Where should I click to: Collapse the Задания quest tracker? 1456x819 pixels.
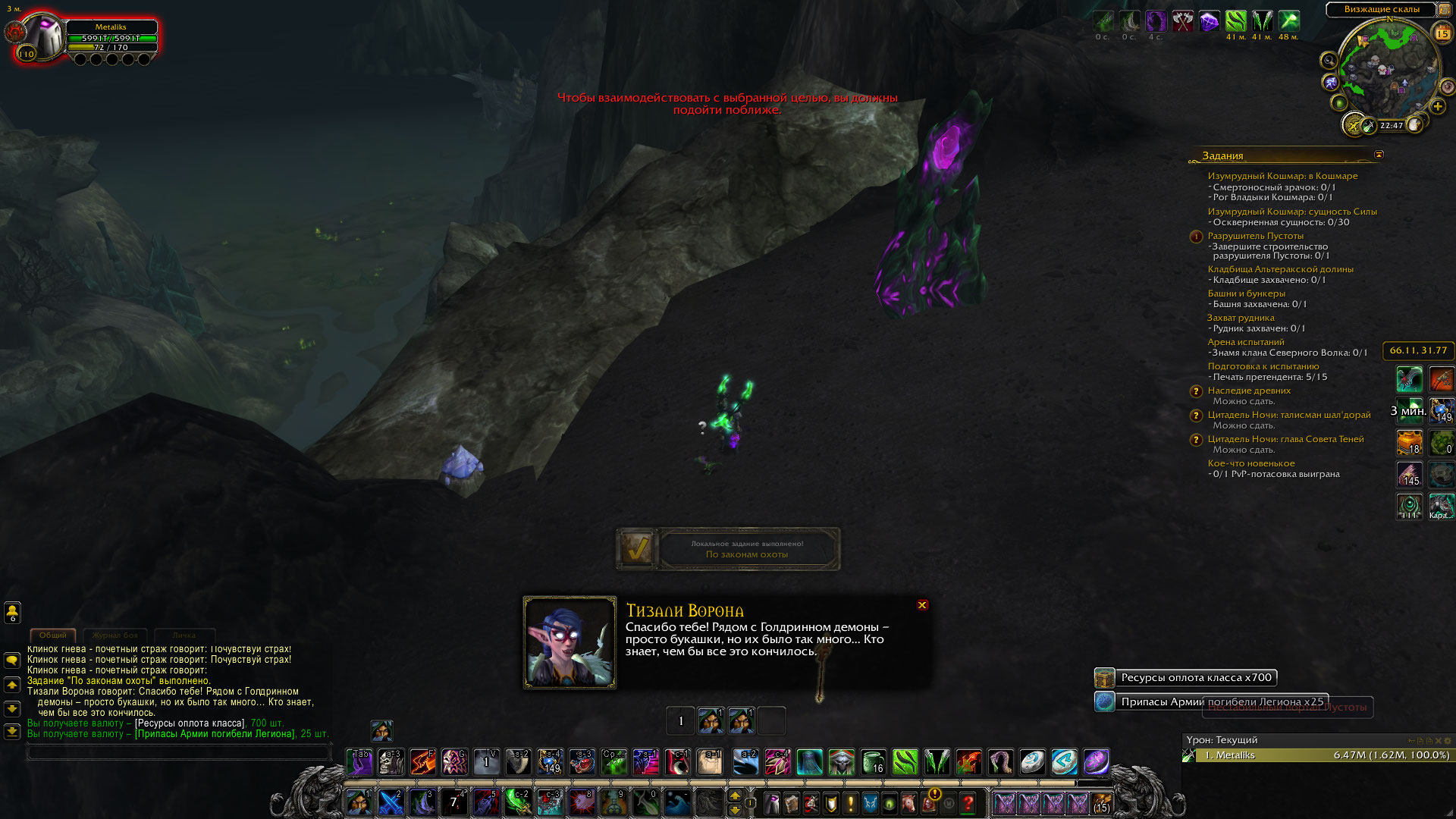(1379, 155)
